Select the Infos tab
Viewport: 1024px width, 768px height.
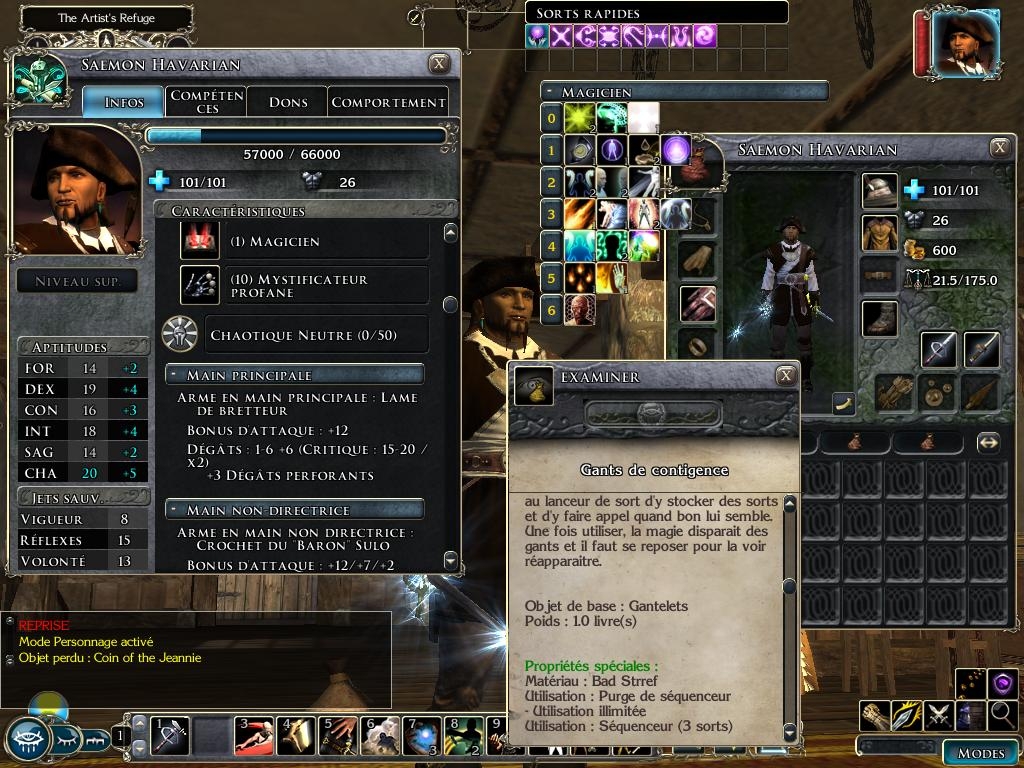[123, 102]
